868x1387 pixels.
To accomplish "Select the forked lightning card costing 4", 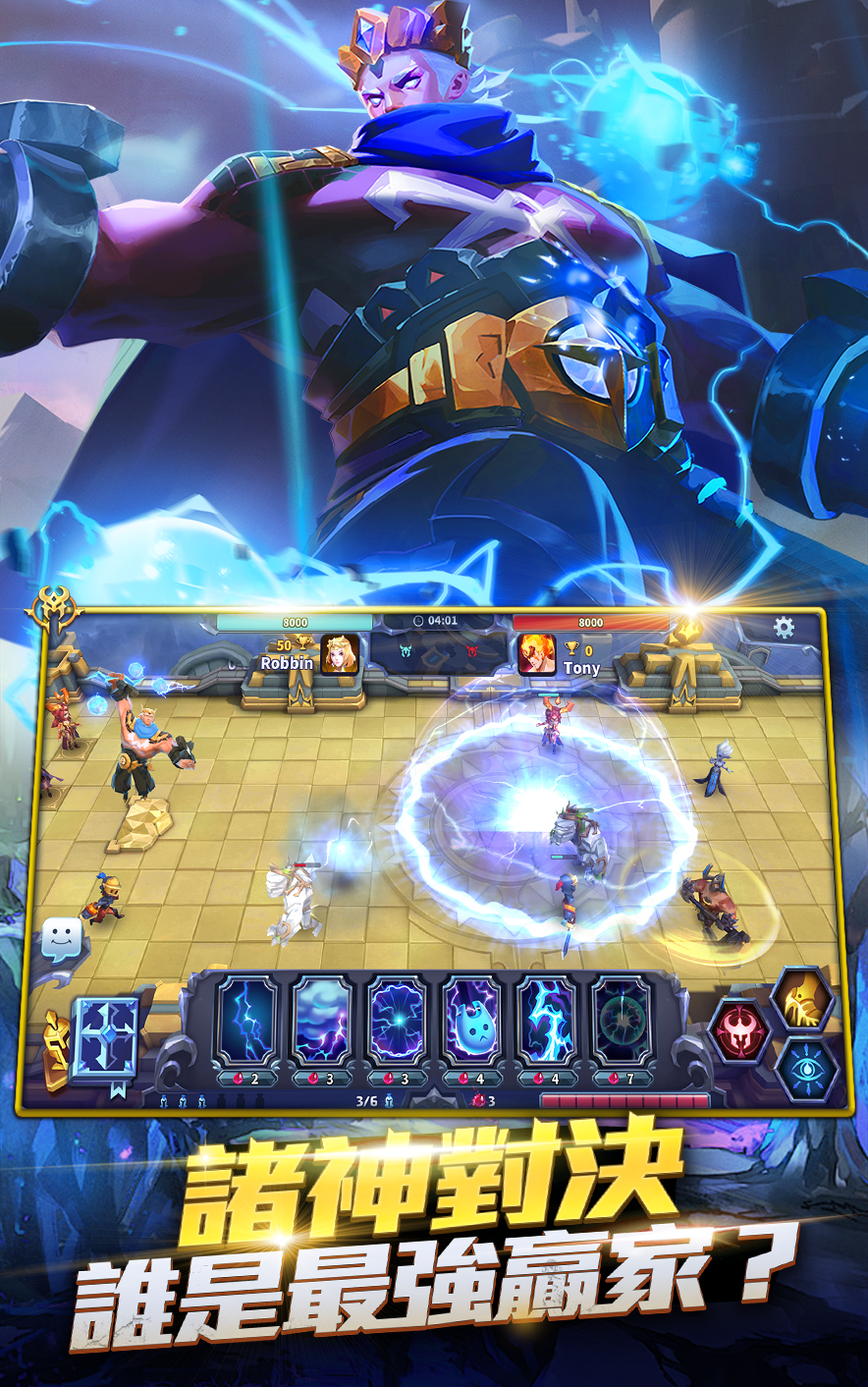I will (547, 1023).
